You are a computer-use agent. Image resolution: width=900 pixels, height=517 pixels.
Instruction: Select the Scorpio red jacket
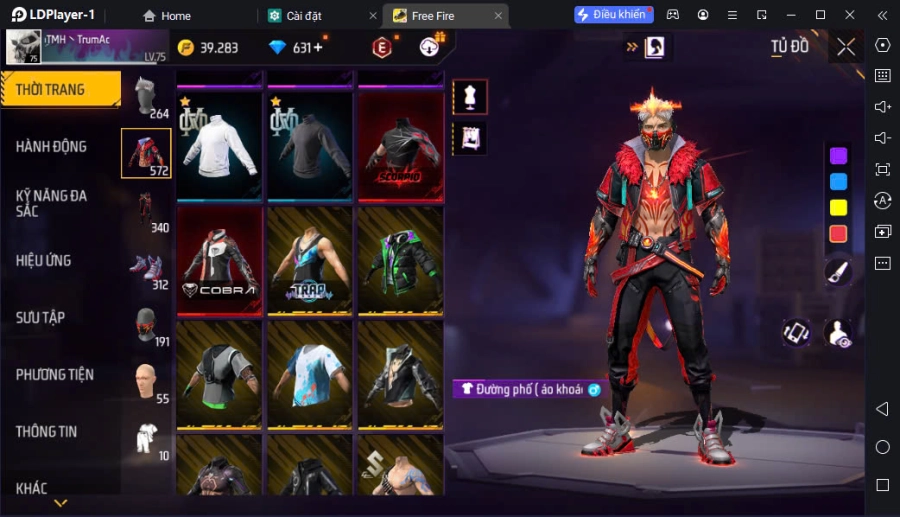(x=401, y=146)
